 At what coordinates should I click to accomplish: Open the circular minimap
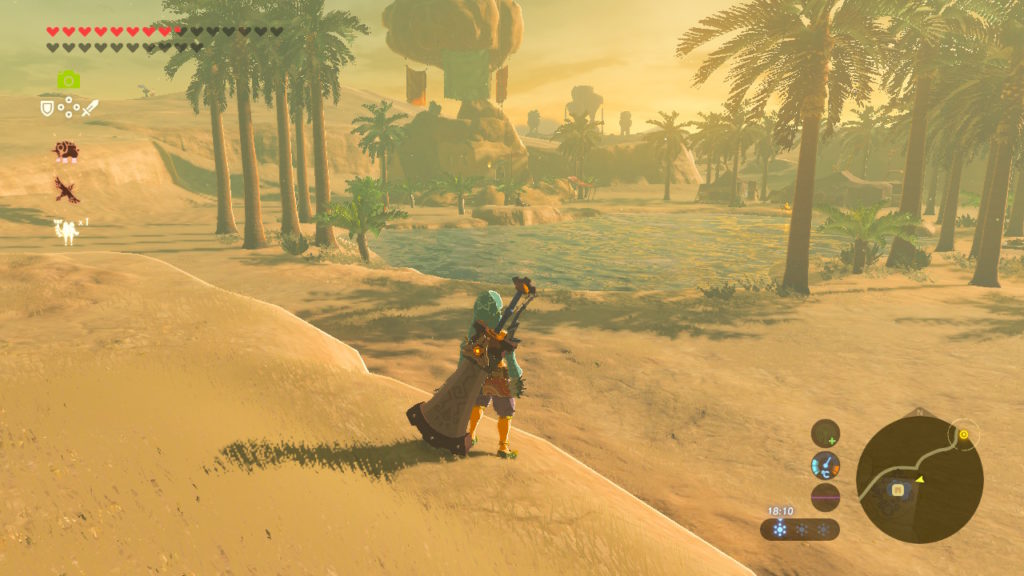pyautogui.click(x=919, y=479)
